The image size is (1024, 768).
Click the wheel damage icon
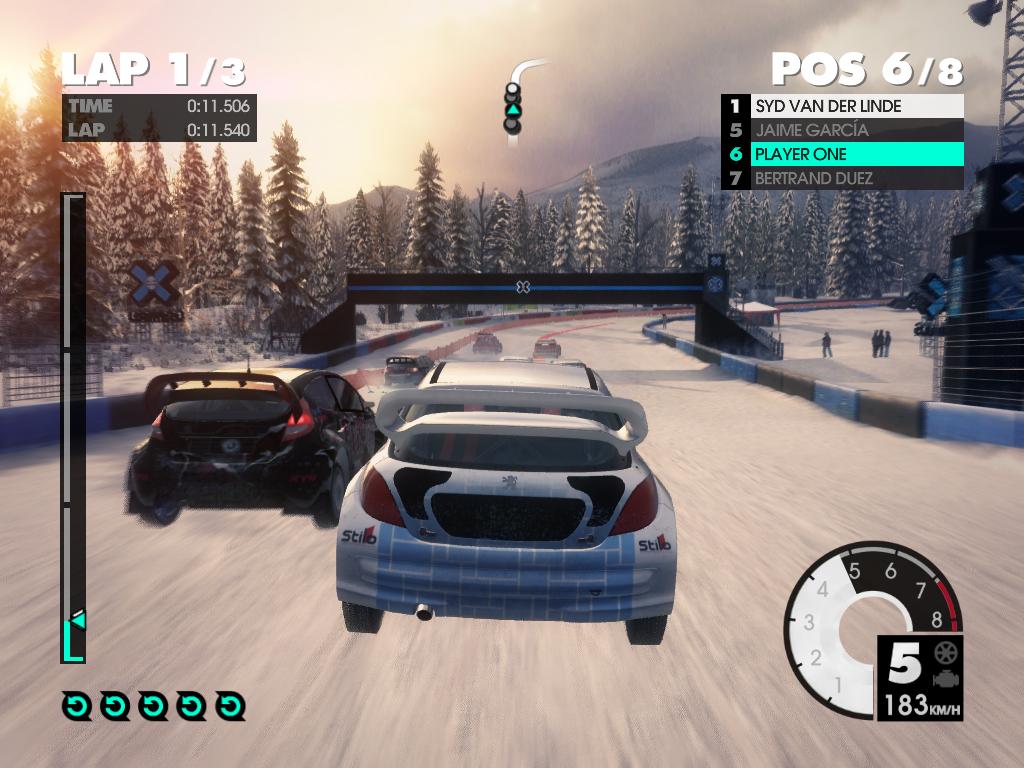[943, 653]
